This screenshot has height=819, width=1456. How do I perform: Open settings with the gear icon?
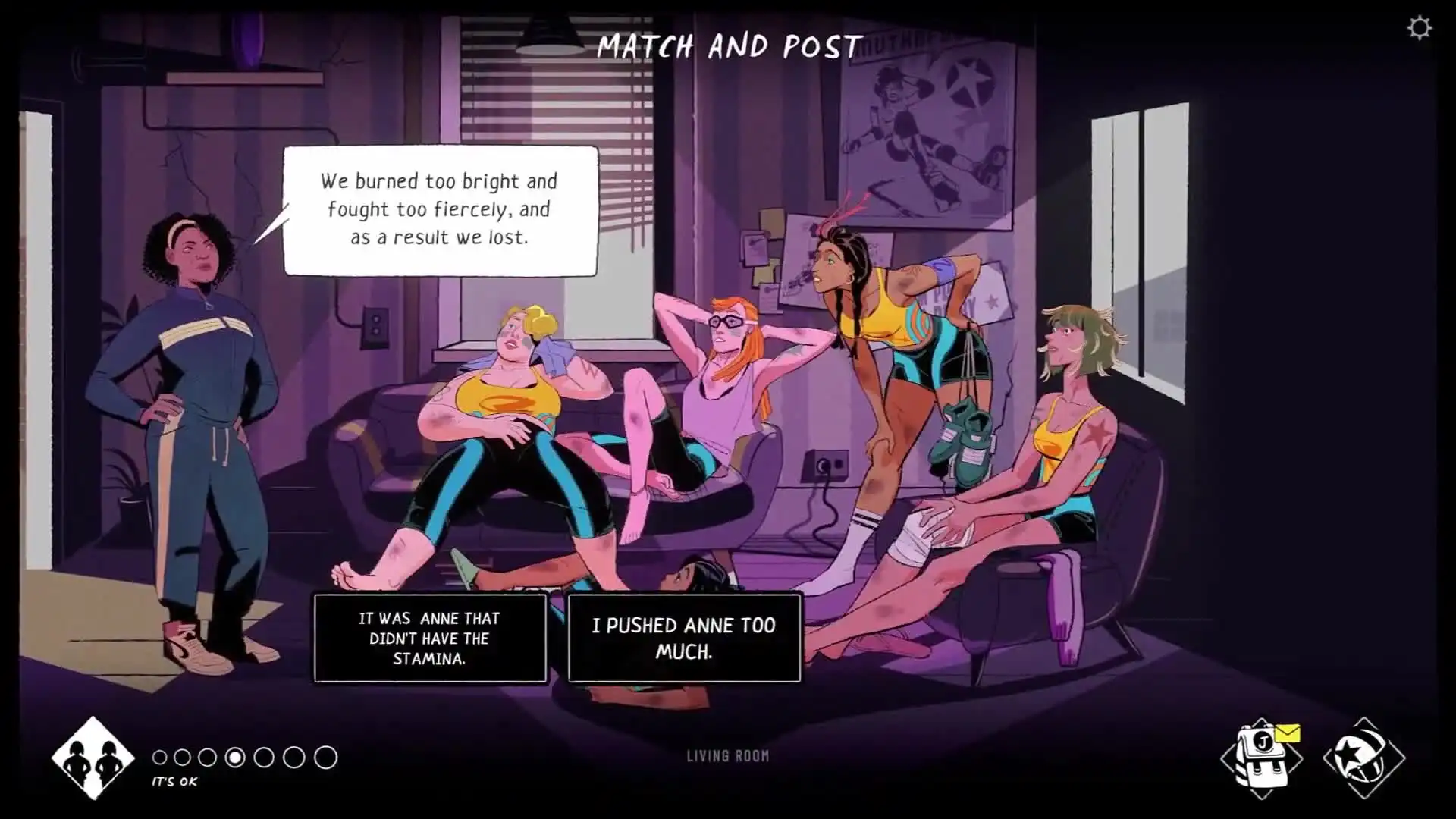(1419, 29)
